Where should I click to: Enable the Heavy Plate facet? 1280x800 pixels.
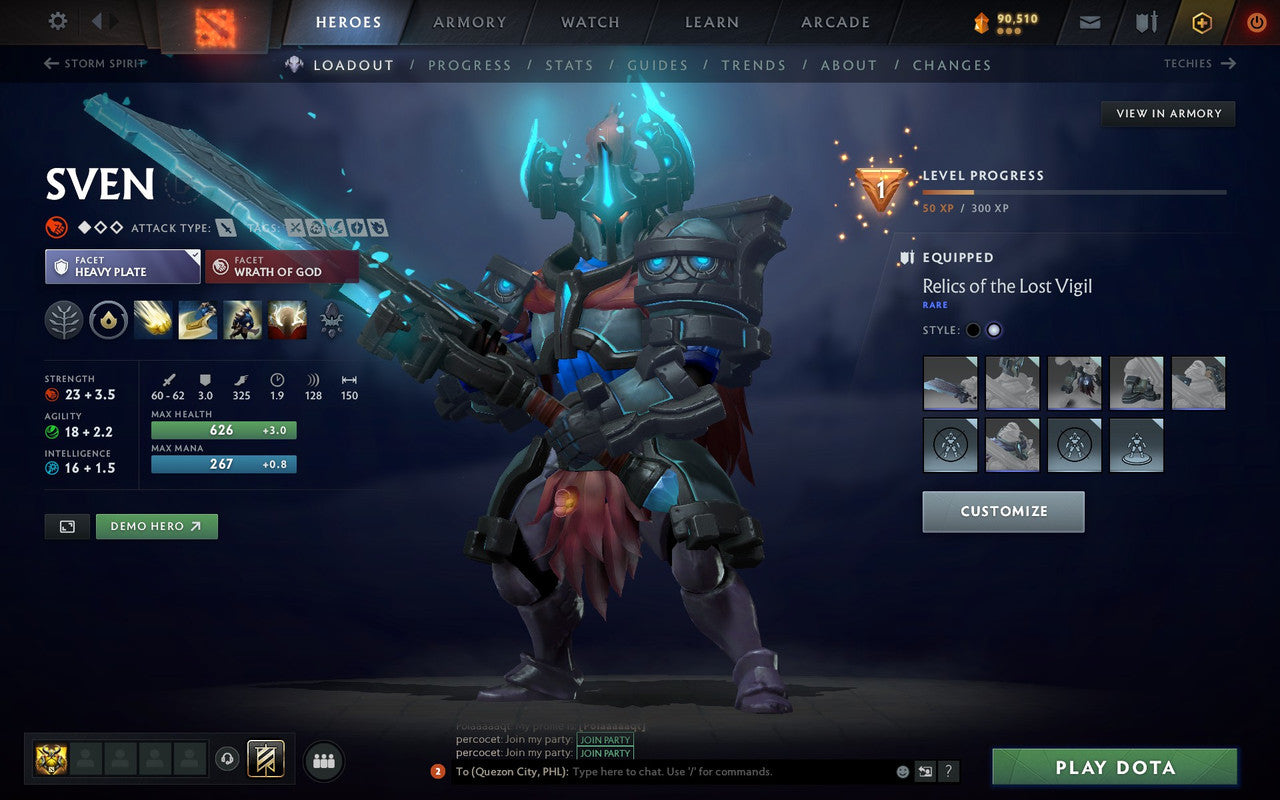coord(122,267)
